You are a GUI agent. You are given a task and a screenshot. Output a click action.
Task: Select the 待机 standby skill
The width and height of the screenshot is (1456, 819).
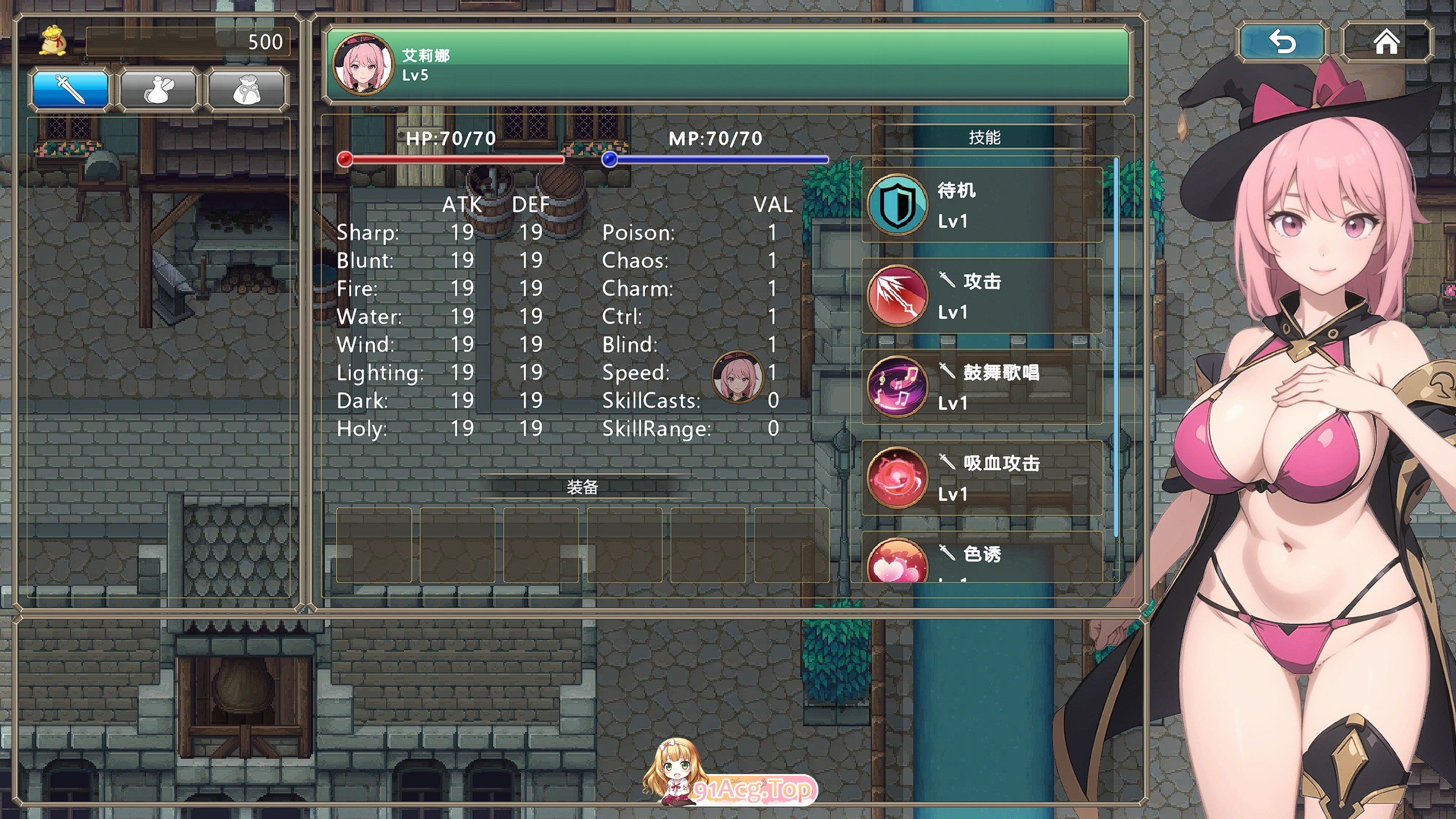pos(982,205)
